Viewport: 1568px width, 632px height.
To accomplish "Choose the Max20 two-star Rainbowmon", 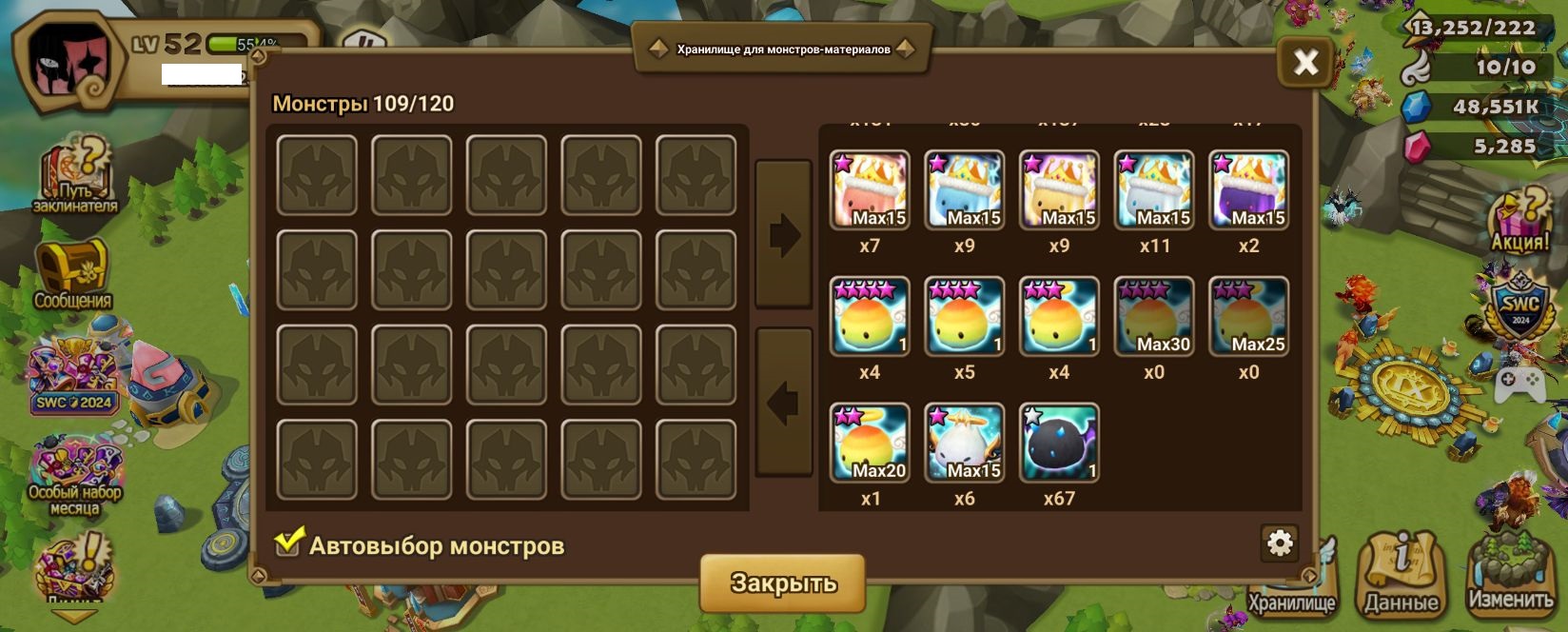I will 870,444.
